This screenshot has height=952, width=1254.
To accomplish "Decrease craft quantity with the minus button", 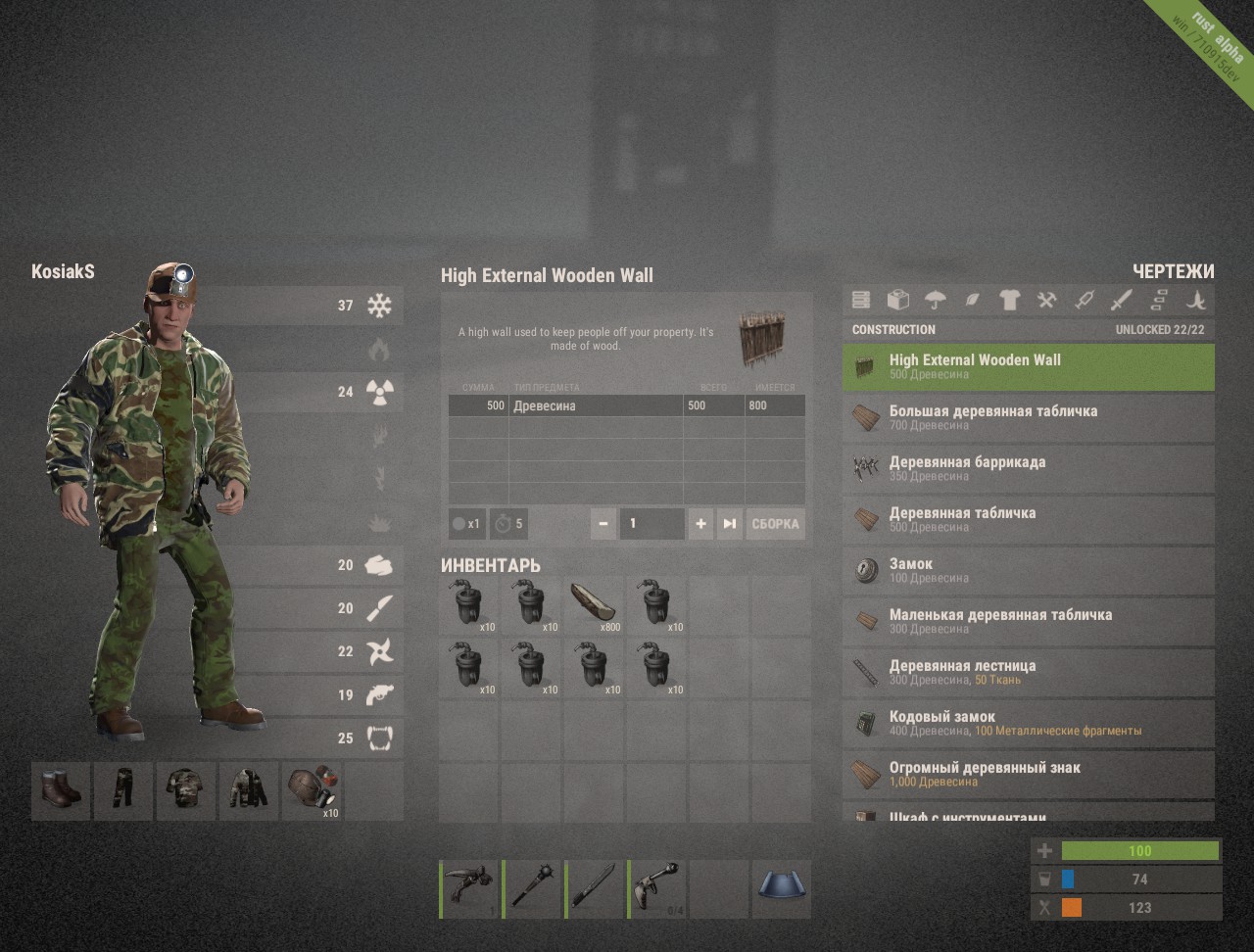I will click(603, 524).
